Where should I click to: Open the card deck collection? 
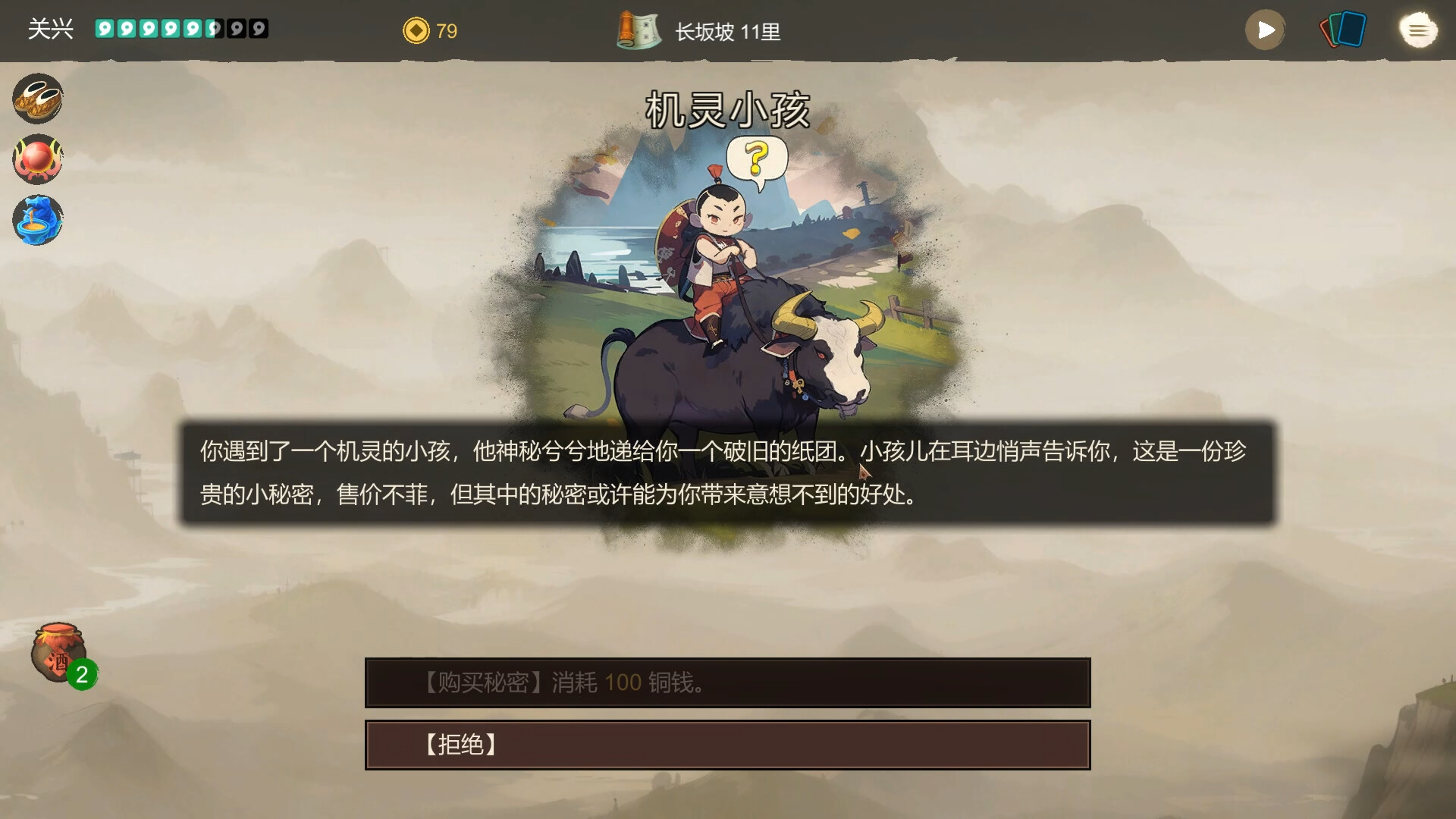(1344, 30)
